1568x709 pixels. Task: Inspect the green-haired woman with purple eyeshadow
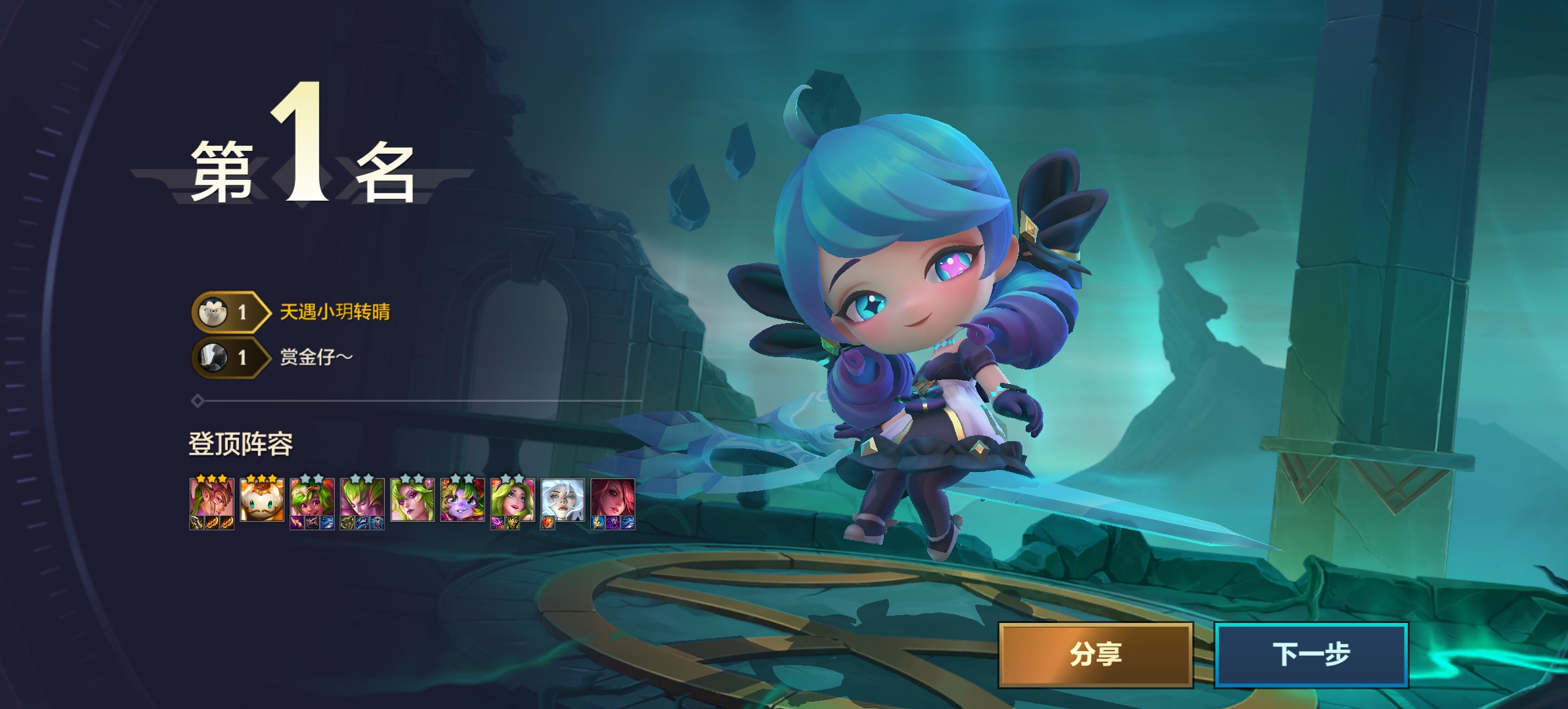[x=412, y=500]
